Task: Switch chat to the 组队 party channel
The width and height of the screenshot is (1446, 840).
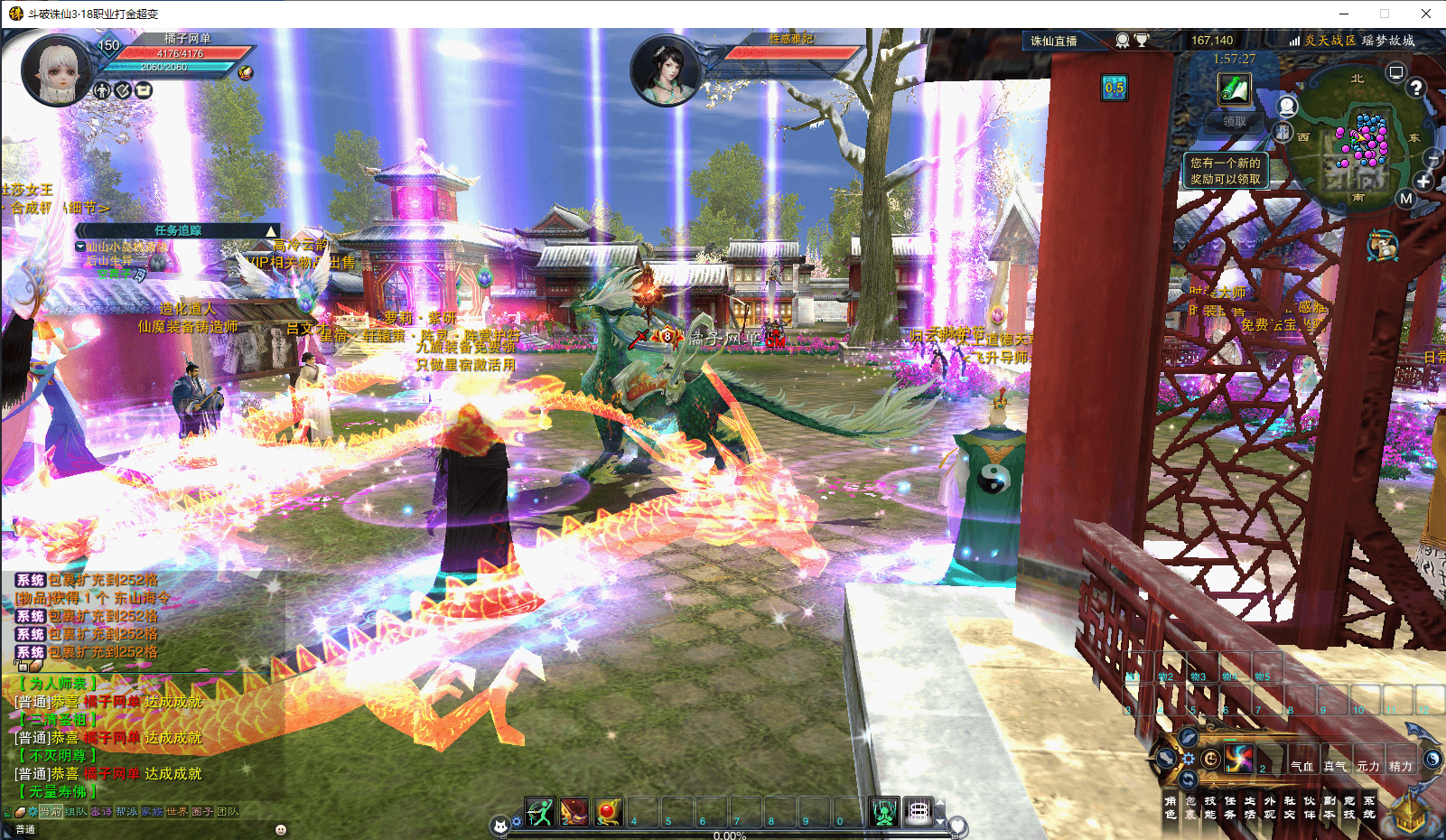Action: (x=76, y=811)
